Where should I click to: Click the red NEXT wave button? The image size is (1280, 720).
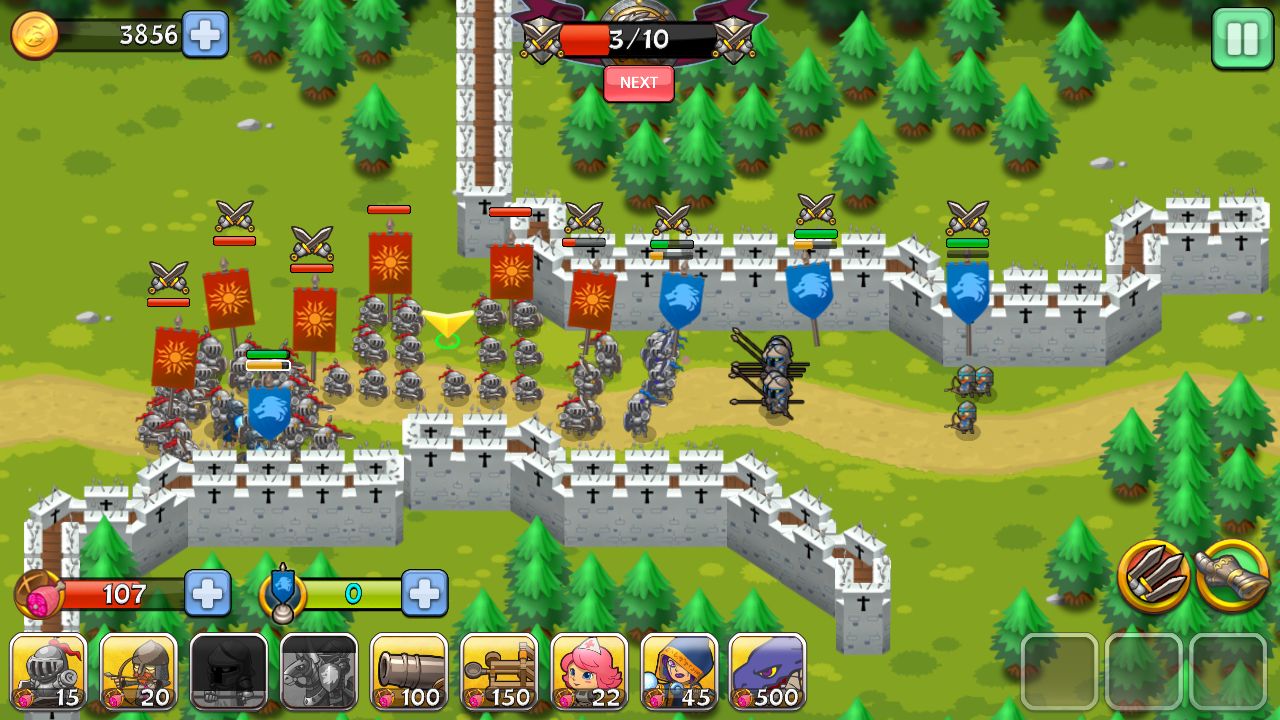[638, 83]
